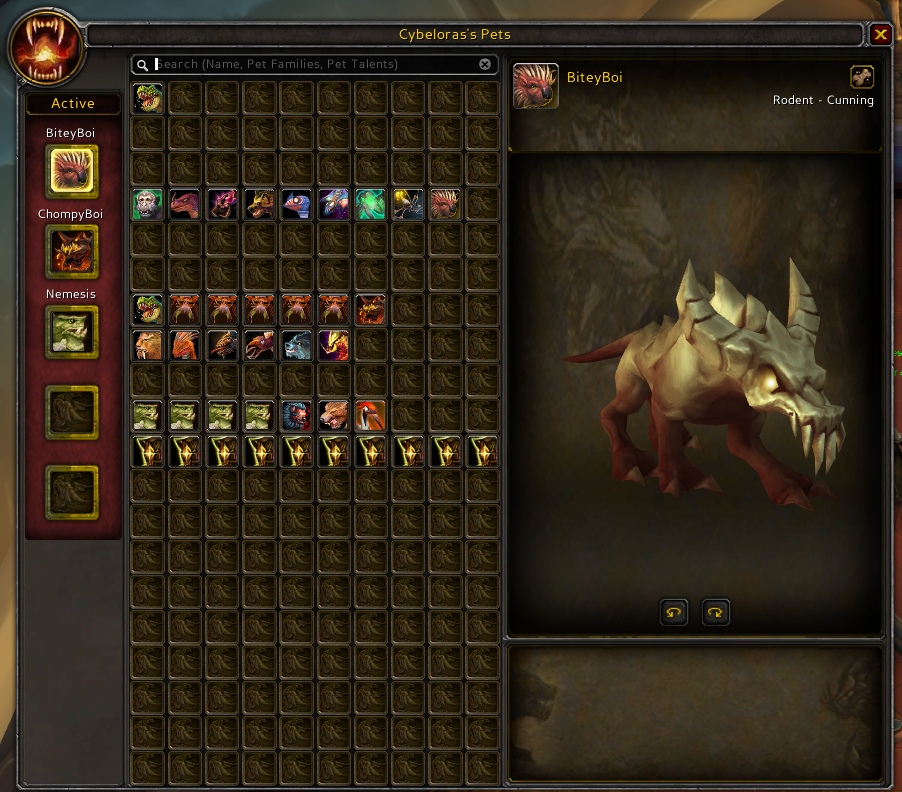
Task: Choose the blue-maned red lion pet
Action: [296, 415]
